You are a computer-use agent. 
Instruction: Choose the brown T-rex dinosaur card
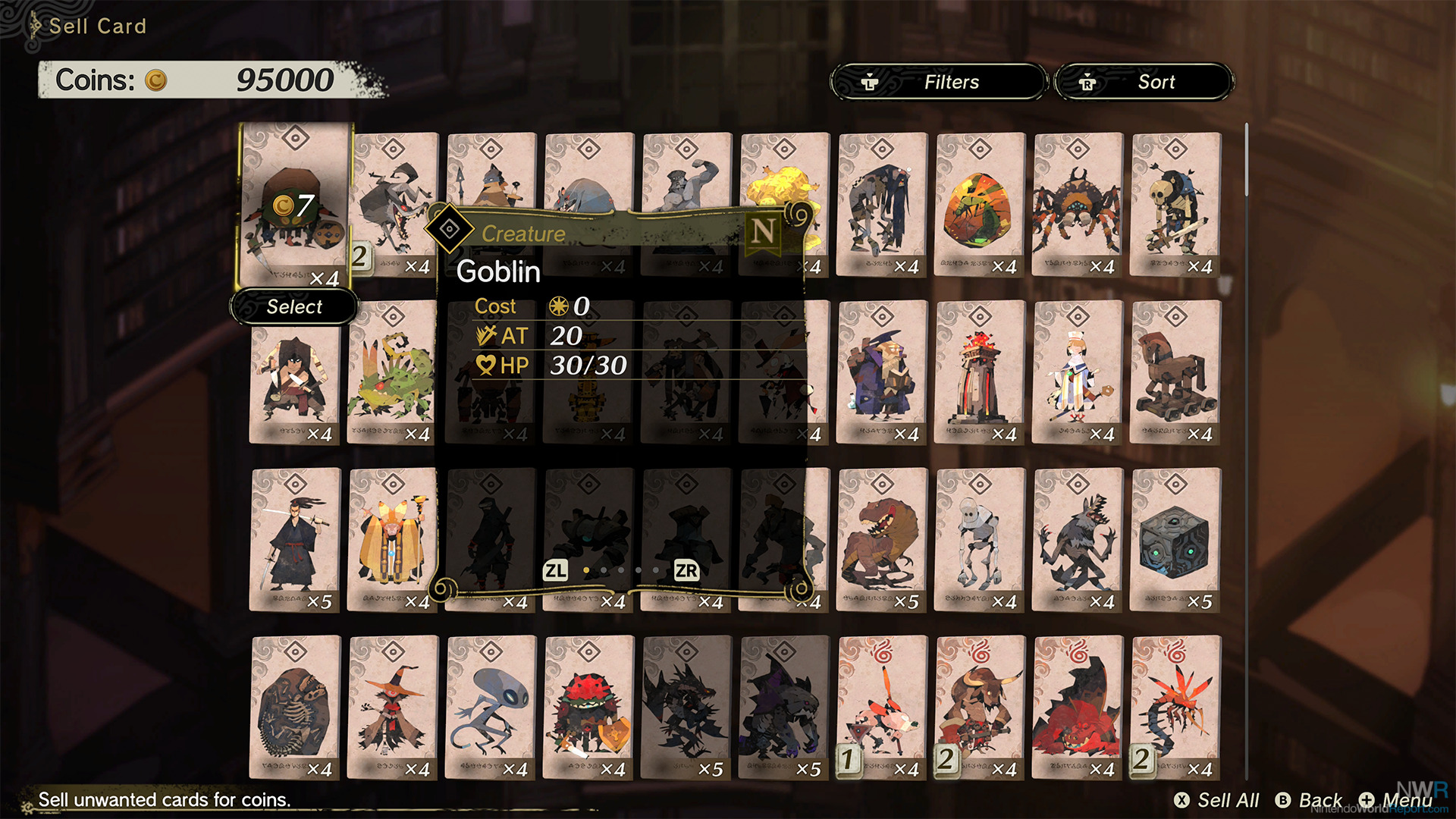tap(882, 540)
